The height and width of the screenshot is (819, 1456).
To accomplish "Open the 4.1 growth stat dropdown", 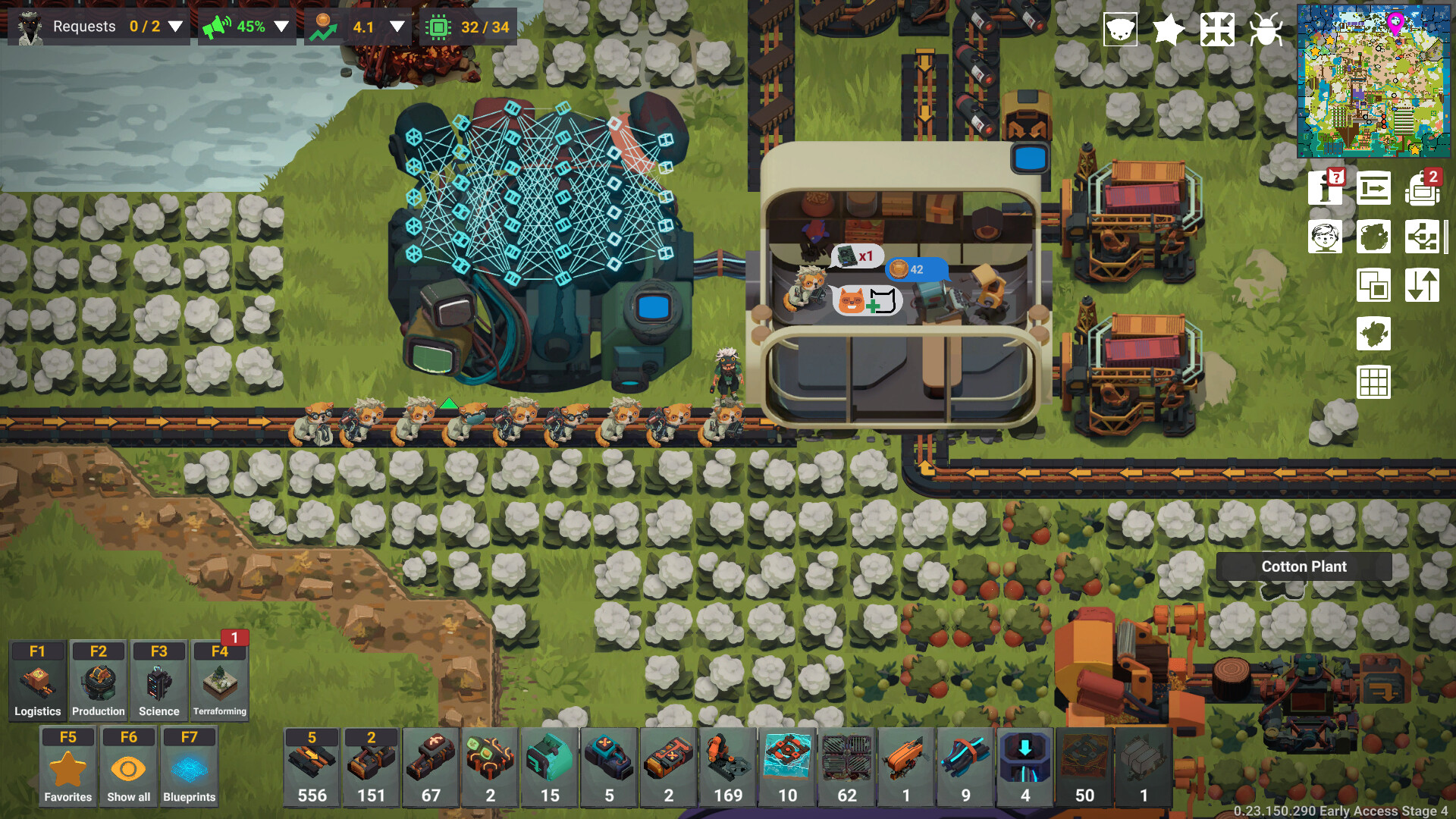I will tap(396, 25).
